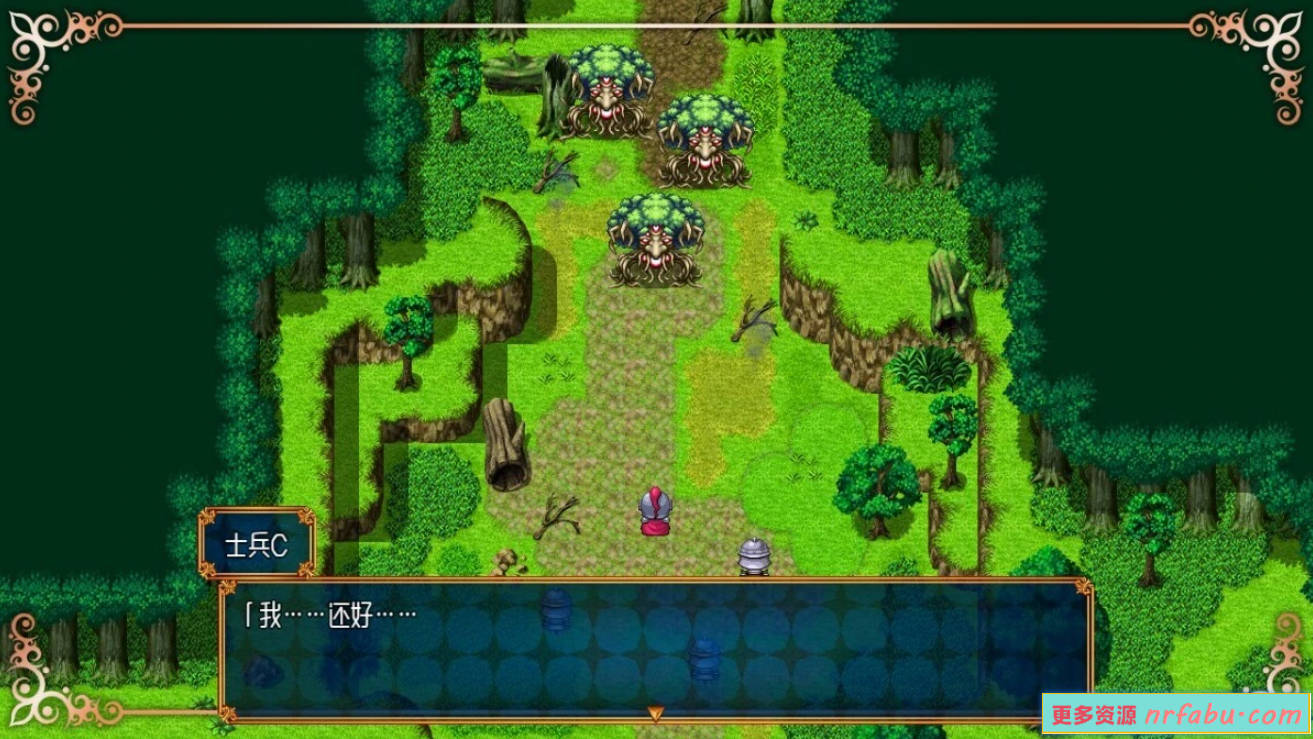Select the topmost plant monster on the path

pyautogui.click(x=608, y=90)
